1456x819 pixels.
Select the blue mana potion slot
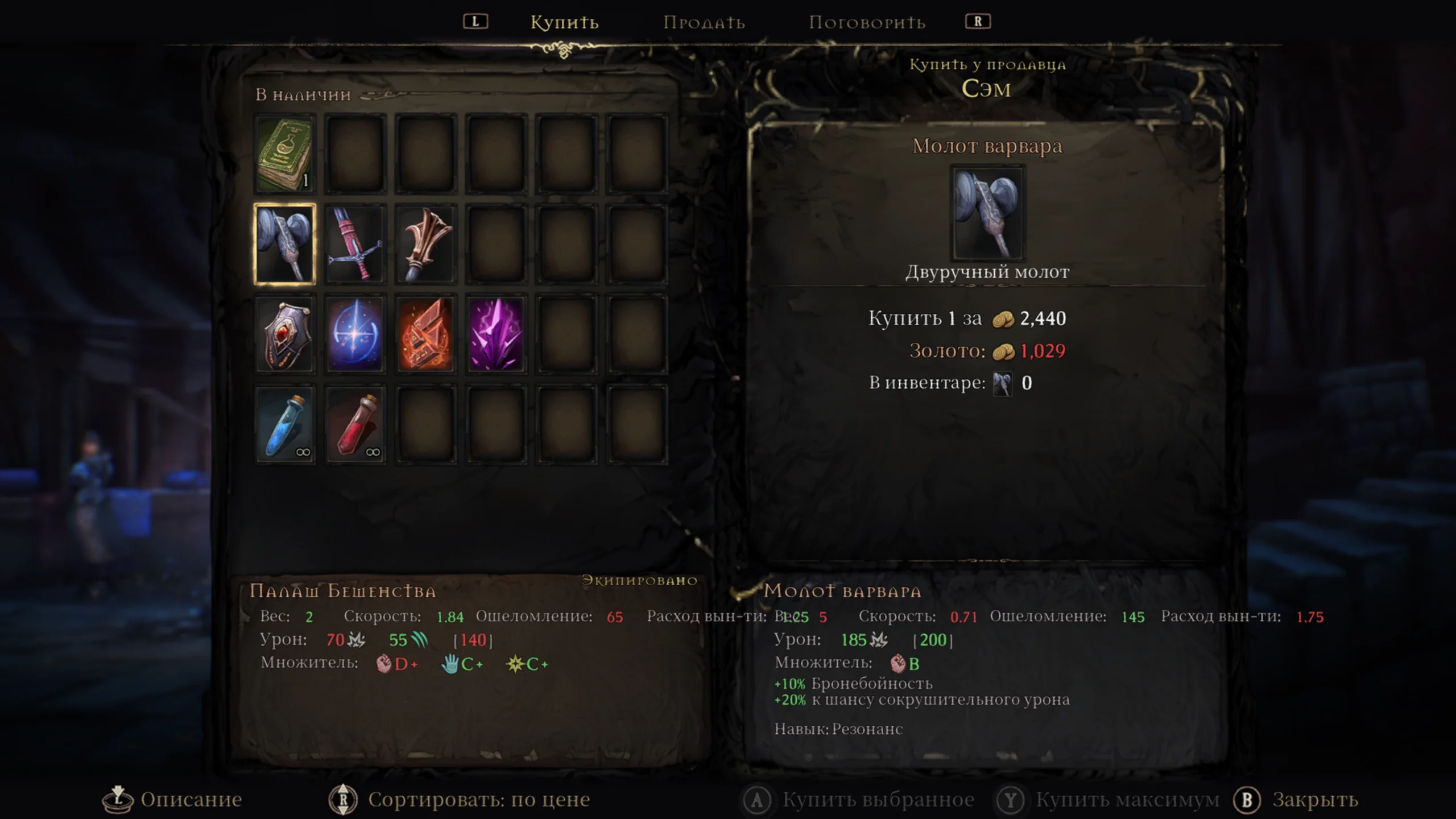click(284, 424)
